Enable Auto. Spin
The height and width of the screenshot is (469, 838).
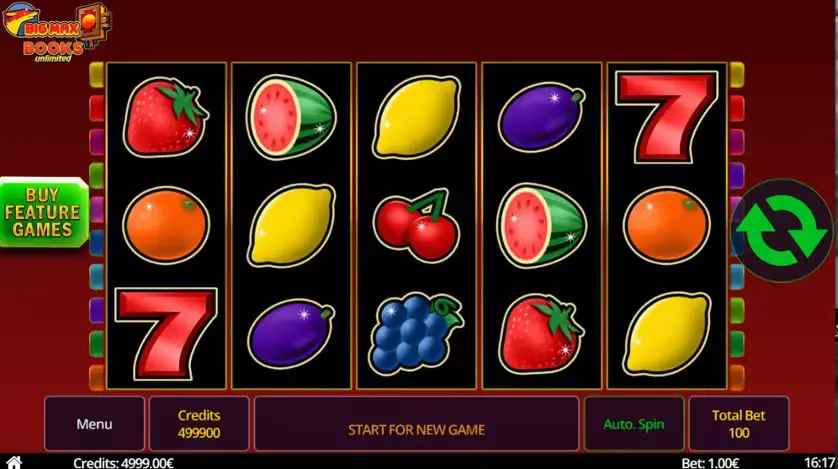(633, 424)
